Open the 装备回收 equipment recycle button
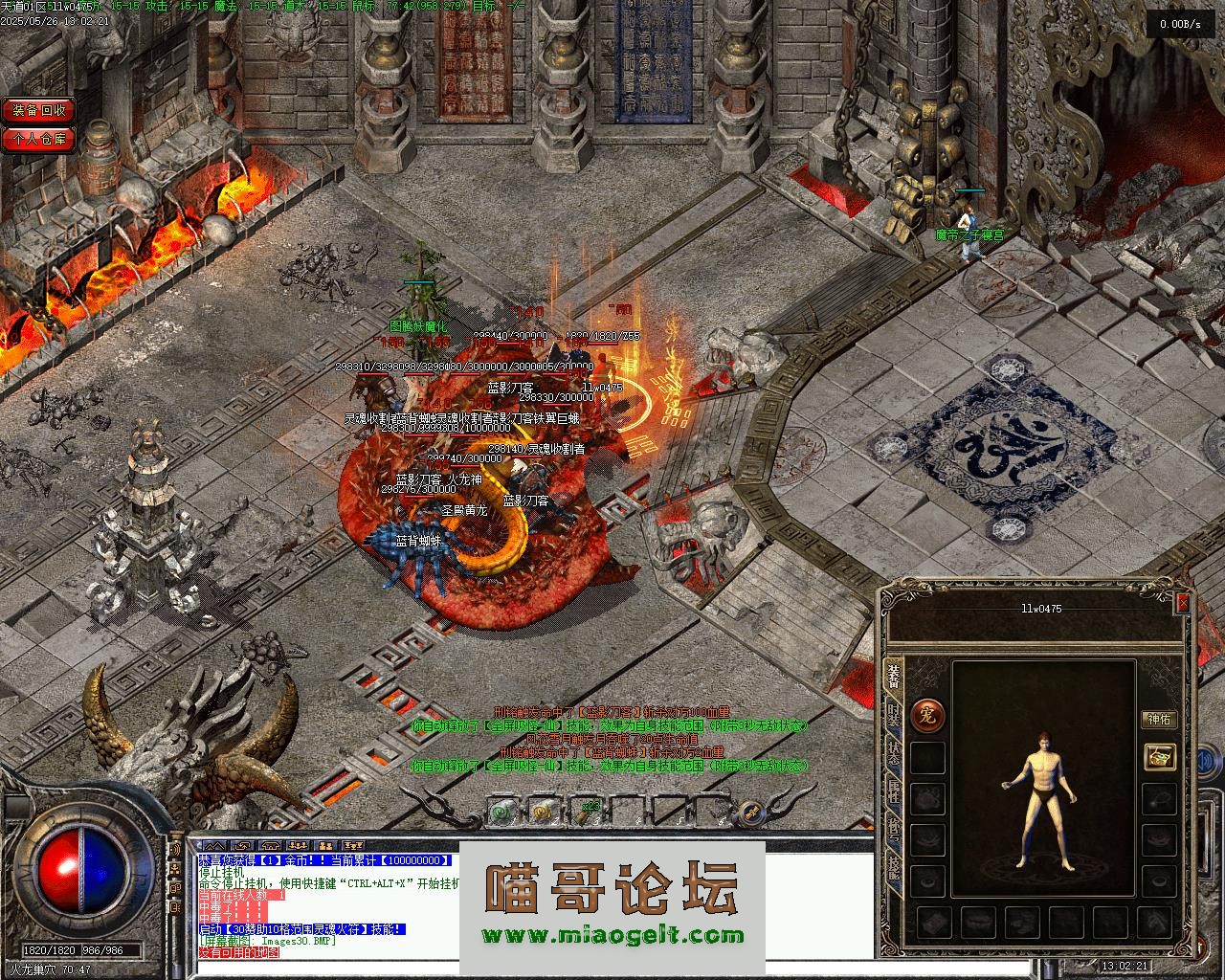The width and height of the screenshot is (1225, 980). pyautogui.click(x=38, y=111)
